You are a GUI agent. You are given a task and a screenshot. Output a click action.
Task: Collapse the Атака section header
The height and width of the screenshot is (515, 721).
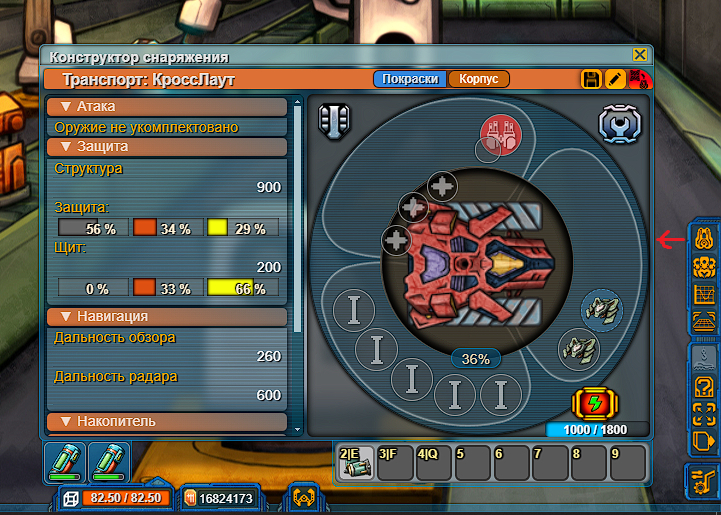(167, 106)
